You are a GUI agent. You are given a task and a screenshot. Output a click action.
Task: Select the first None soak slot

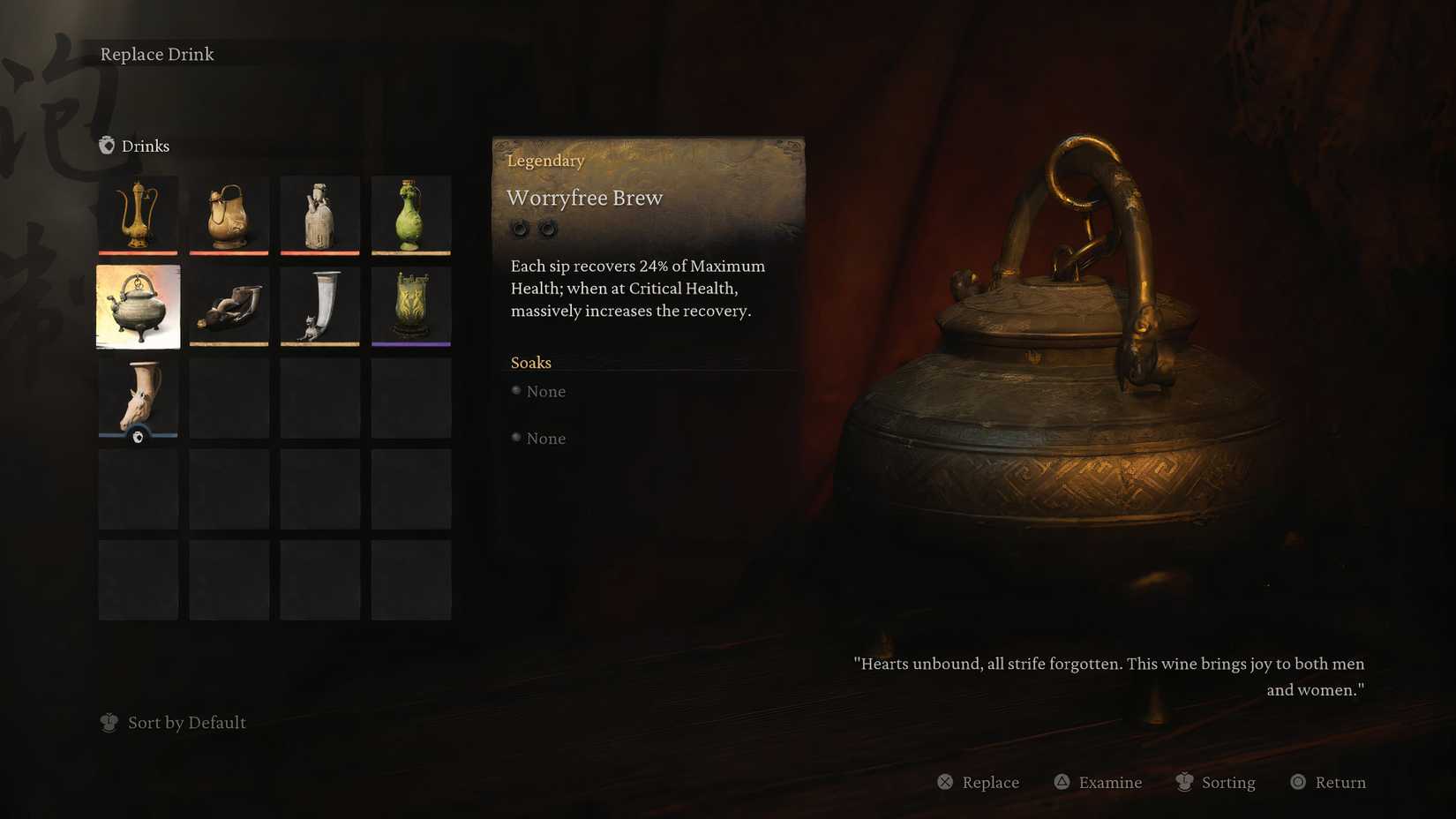click(x=538, y=391)
